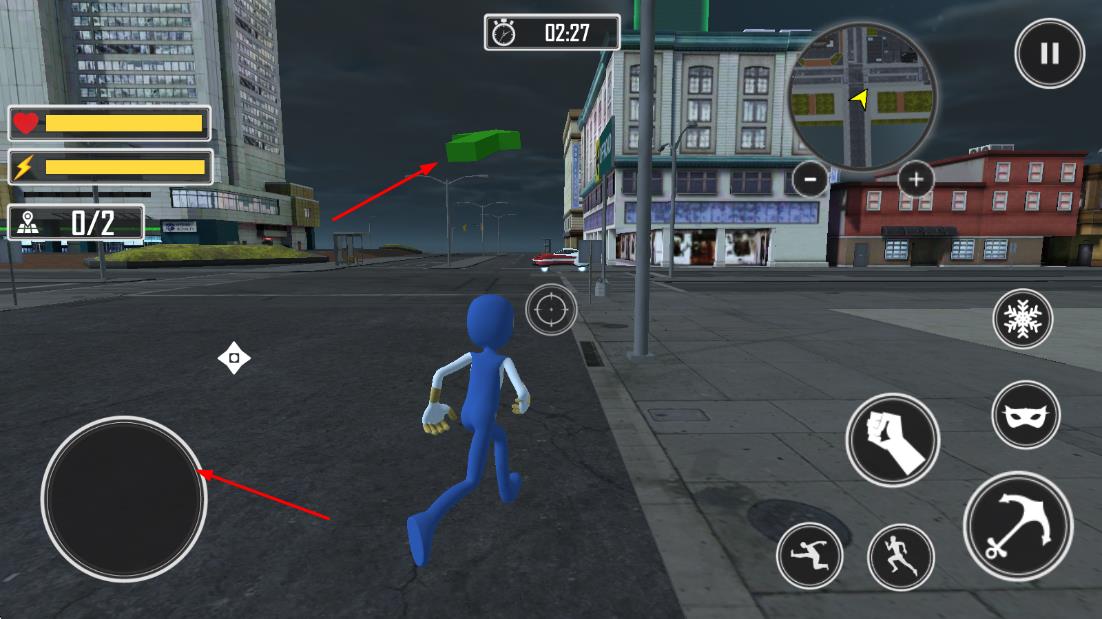Tap the running sprint button
The image size is (1102, 619).
coord(900,557)
